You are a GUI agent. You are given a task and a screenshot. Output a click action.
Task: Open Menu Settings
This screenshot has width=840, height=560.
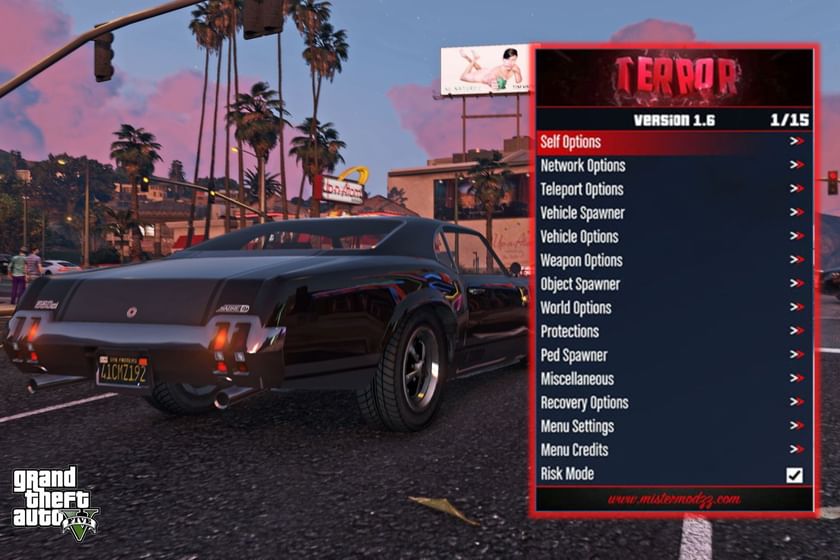click(577, 427)
